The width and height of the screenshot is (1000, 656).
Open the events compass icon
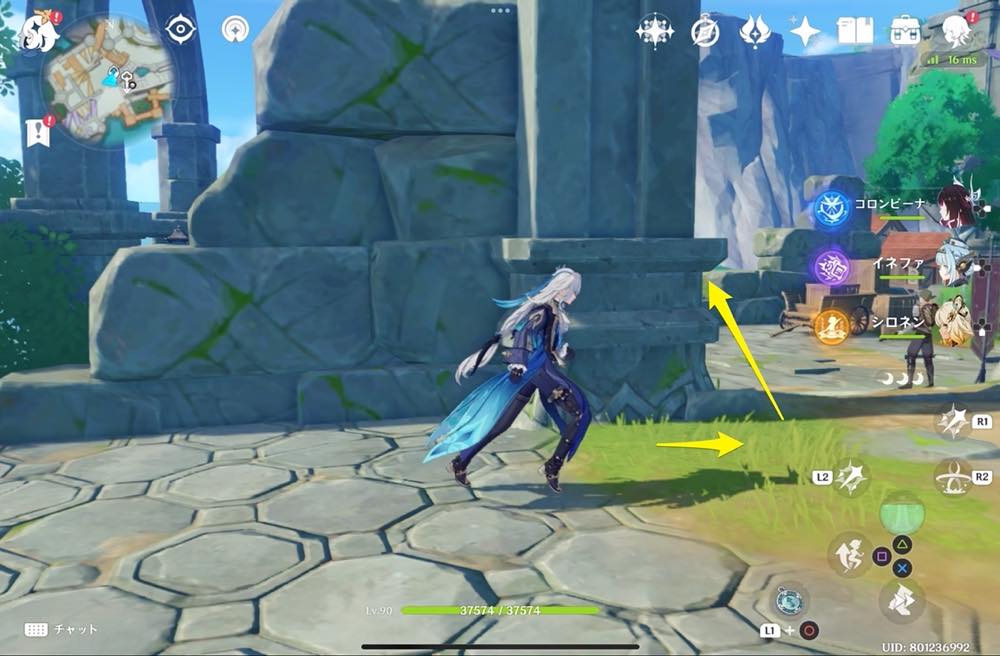pyautogui.click(x=705, y=32)
